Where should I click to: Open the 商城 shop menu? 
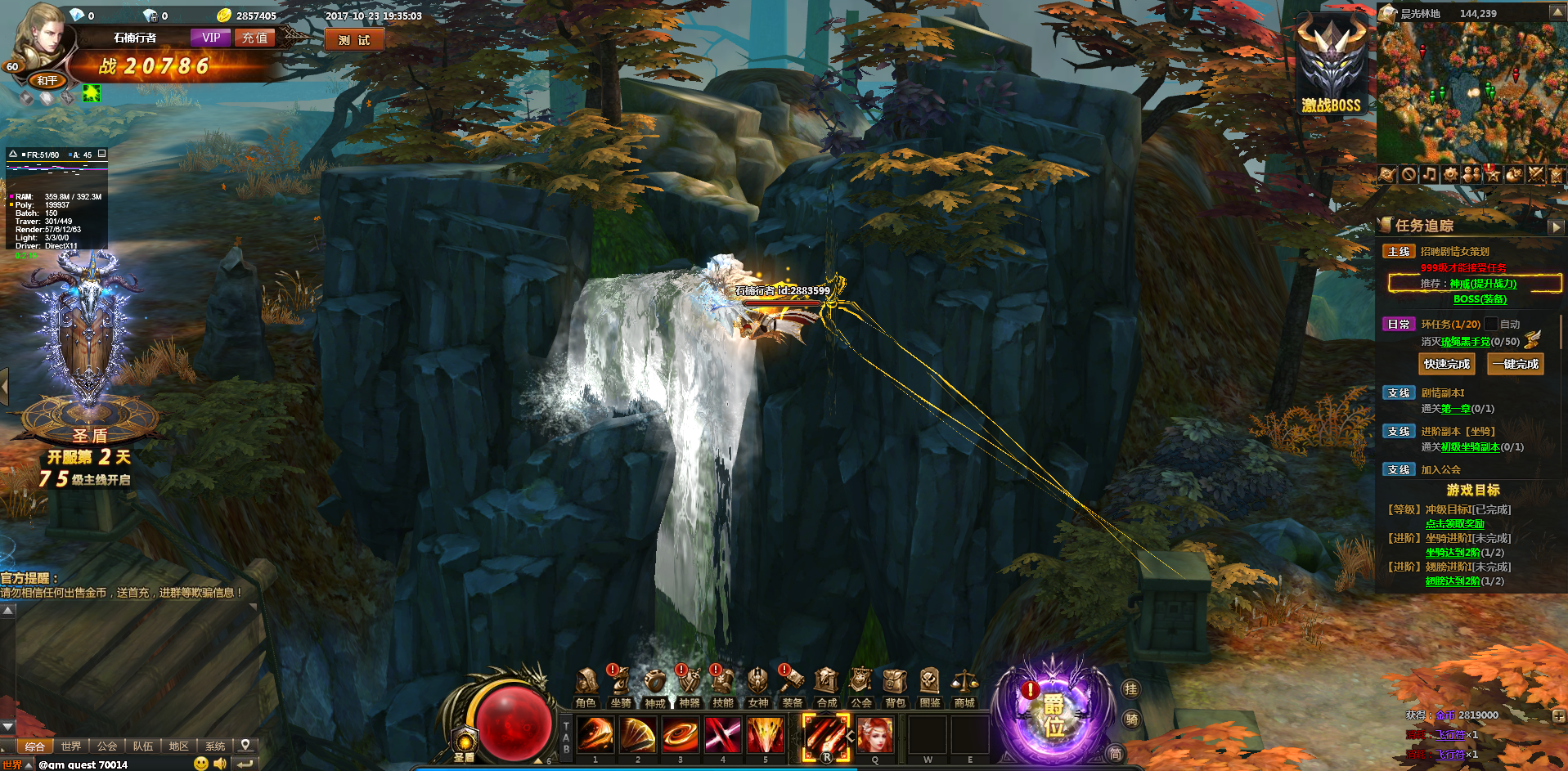[x=964, y=688]
